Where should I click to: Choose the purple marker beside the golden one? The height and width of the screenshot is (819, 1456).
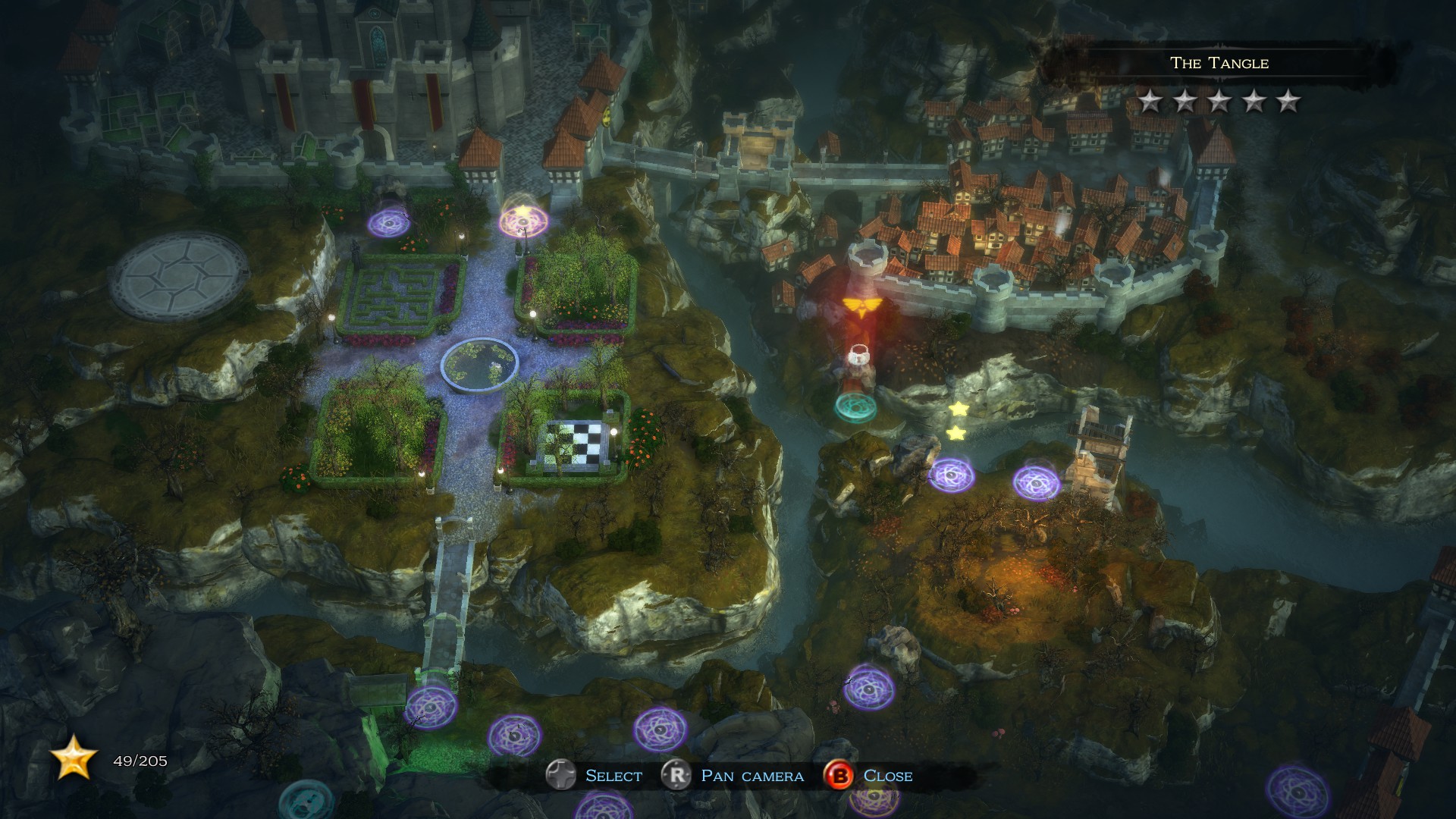click(x=388, y=223)
